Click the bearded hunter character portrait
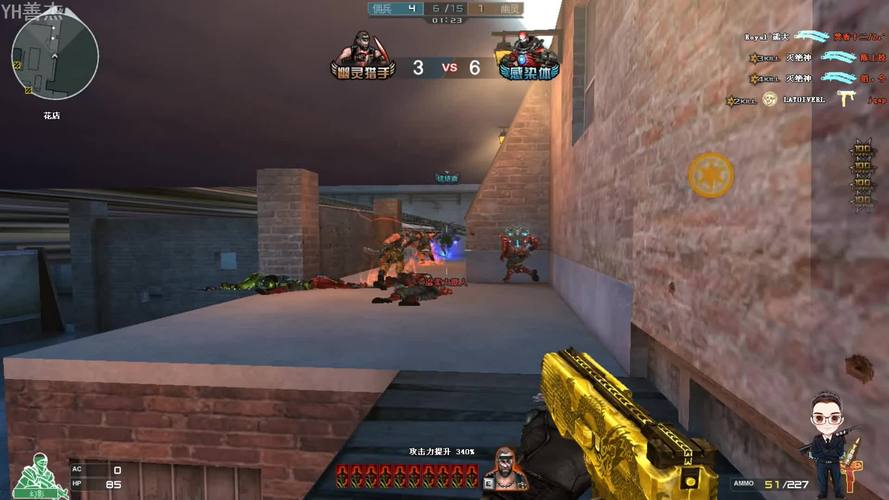 506,470
